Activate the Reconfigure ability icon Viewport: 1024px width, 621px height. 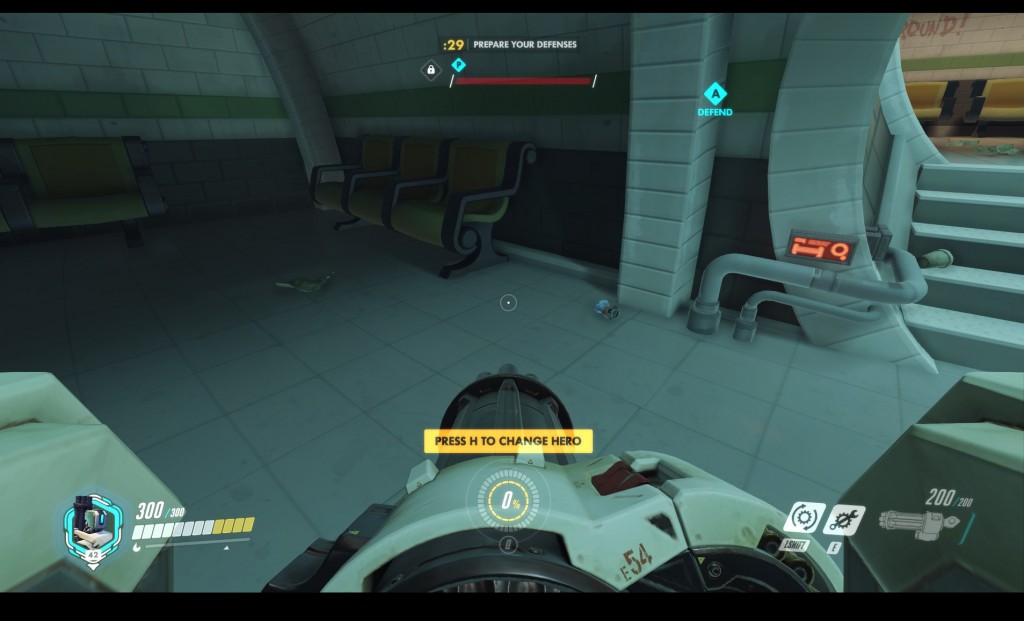pos(804,518)
